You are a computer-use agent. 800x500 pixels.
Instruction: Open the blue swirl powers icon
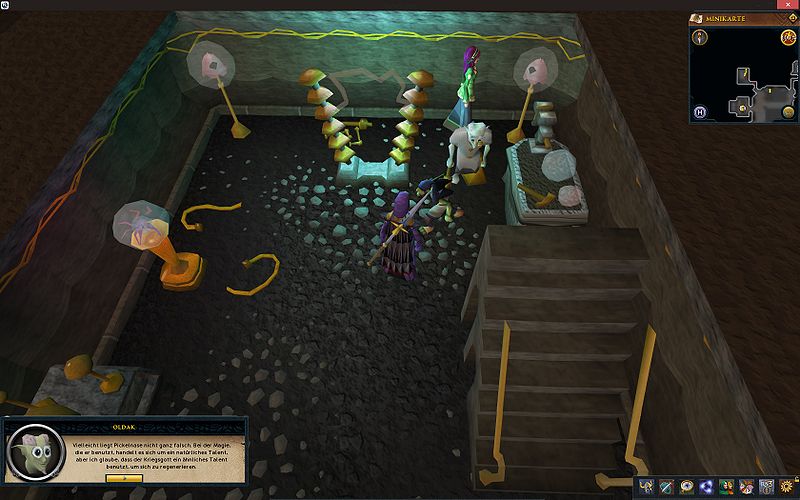[706, 487]
